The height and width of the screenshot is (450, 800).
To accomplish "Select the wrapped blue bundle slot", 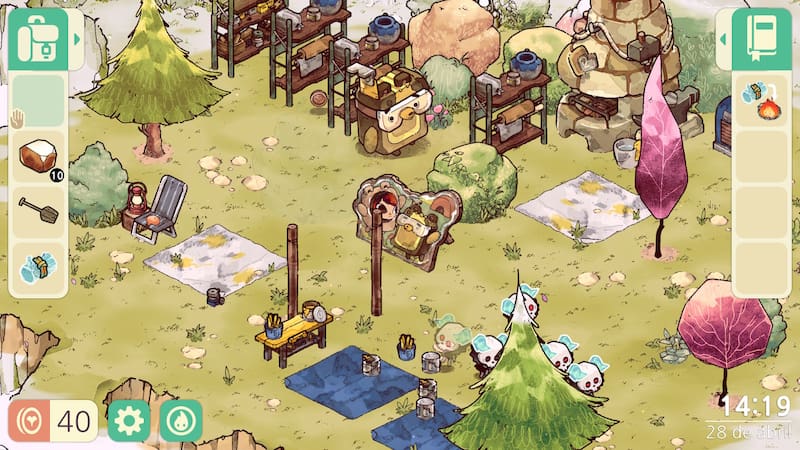I will 38,268.
